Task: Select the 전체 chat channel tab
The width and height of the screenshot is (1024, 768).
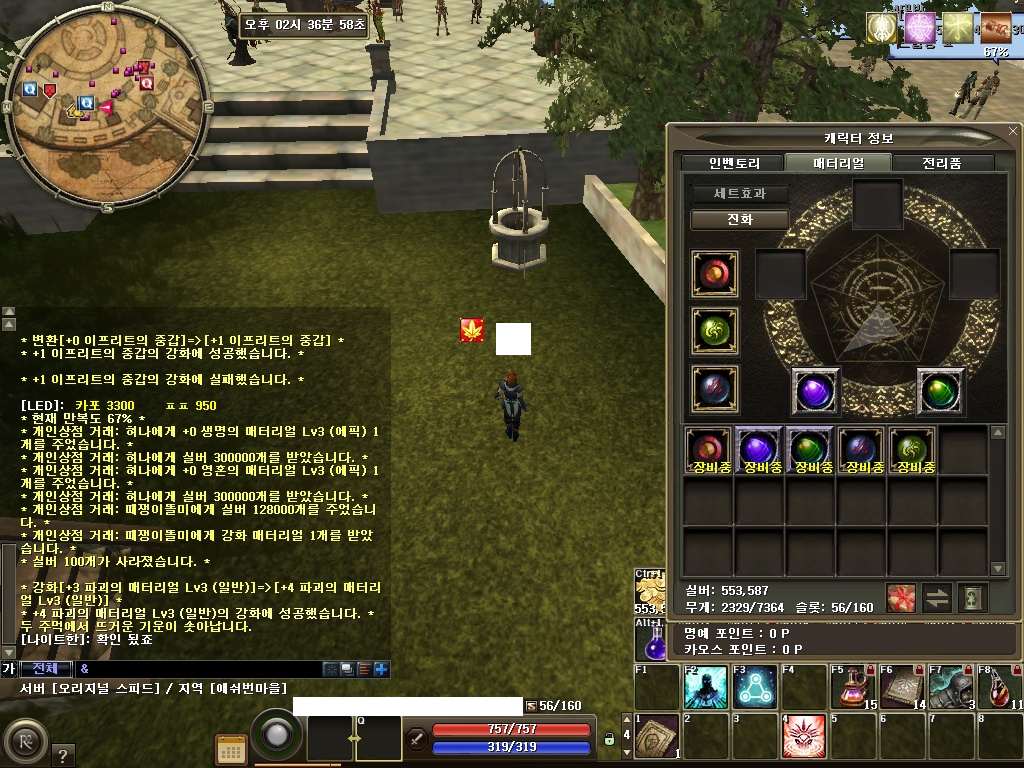Action: (44, 668)
